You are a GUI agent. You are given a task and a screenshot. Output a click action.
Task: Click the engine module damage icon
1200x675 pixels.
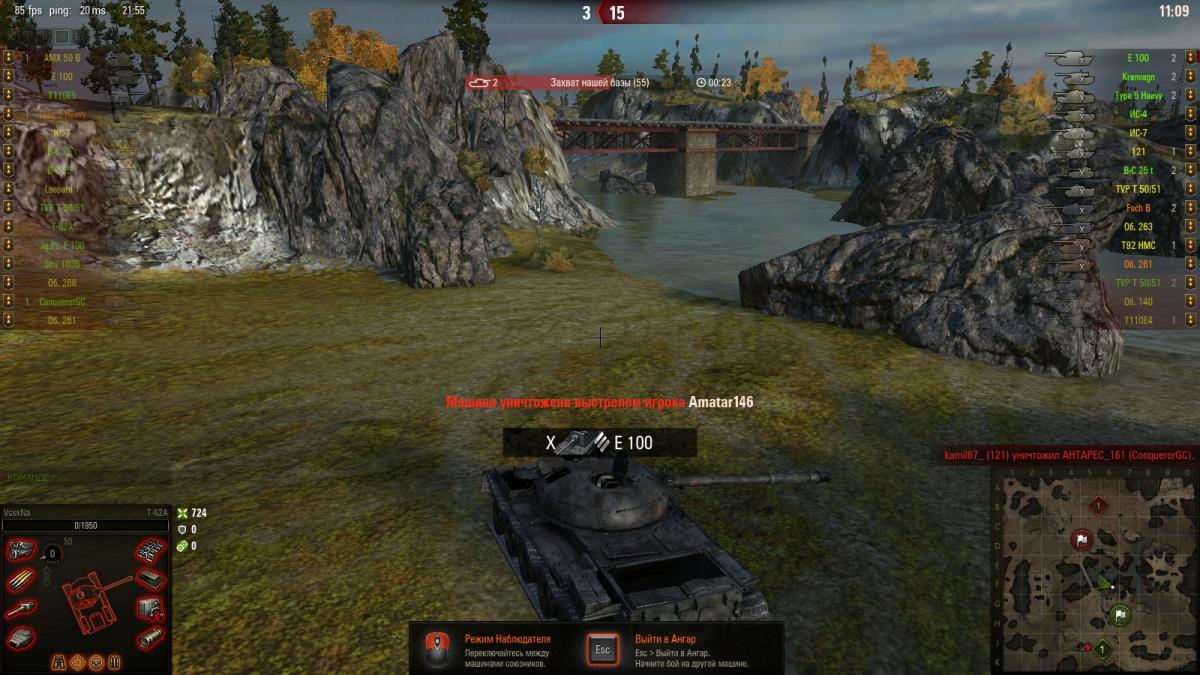[x=21, y=550]
